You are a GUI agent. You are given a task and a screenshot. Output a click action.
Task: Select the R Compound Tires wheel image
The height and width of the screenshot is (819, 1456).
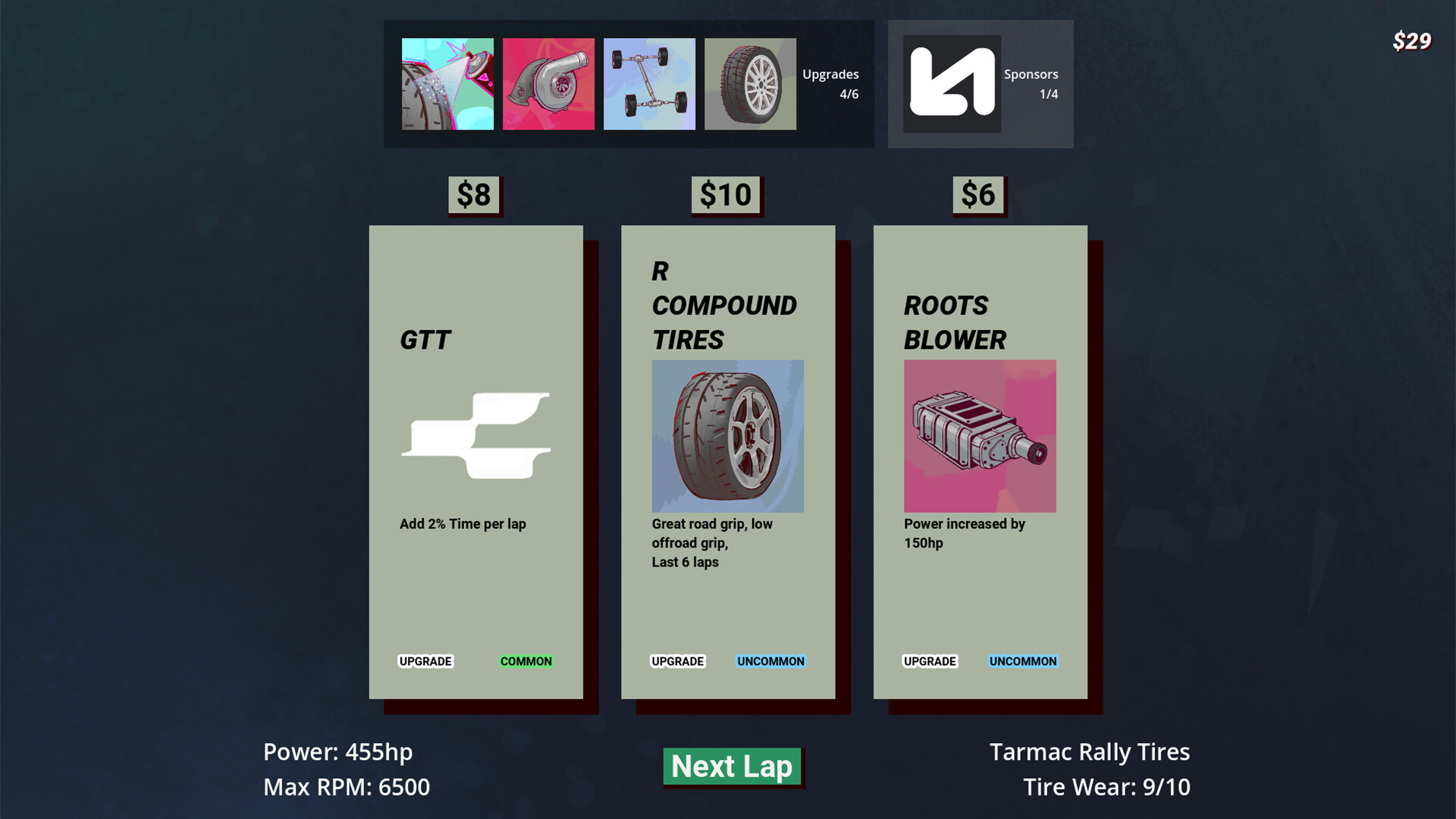pos(727,435)
